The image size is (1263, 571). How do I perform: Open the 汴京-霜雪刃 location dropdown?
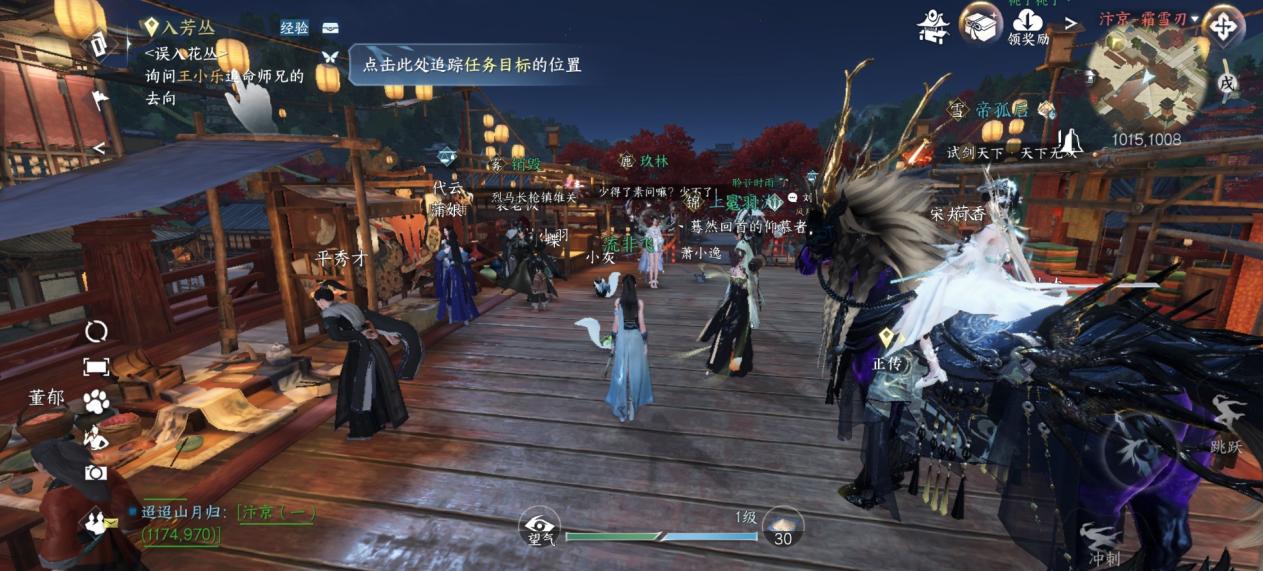[x=1148, y=18]
